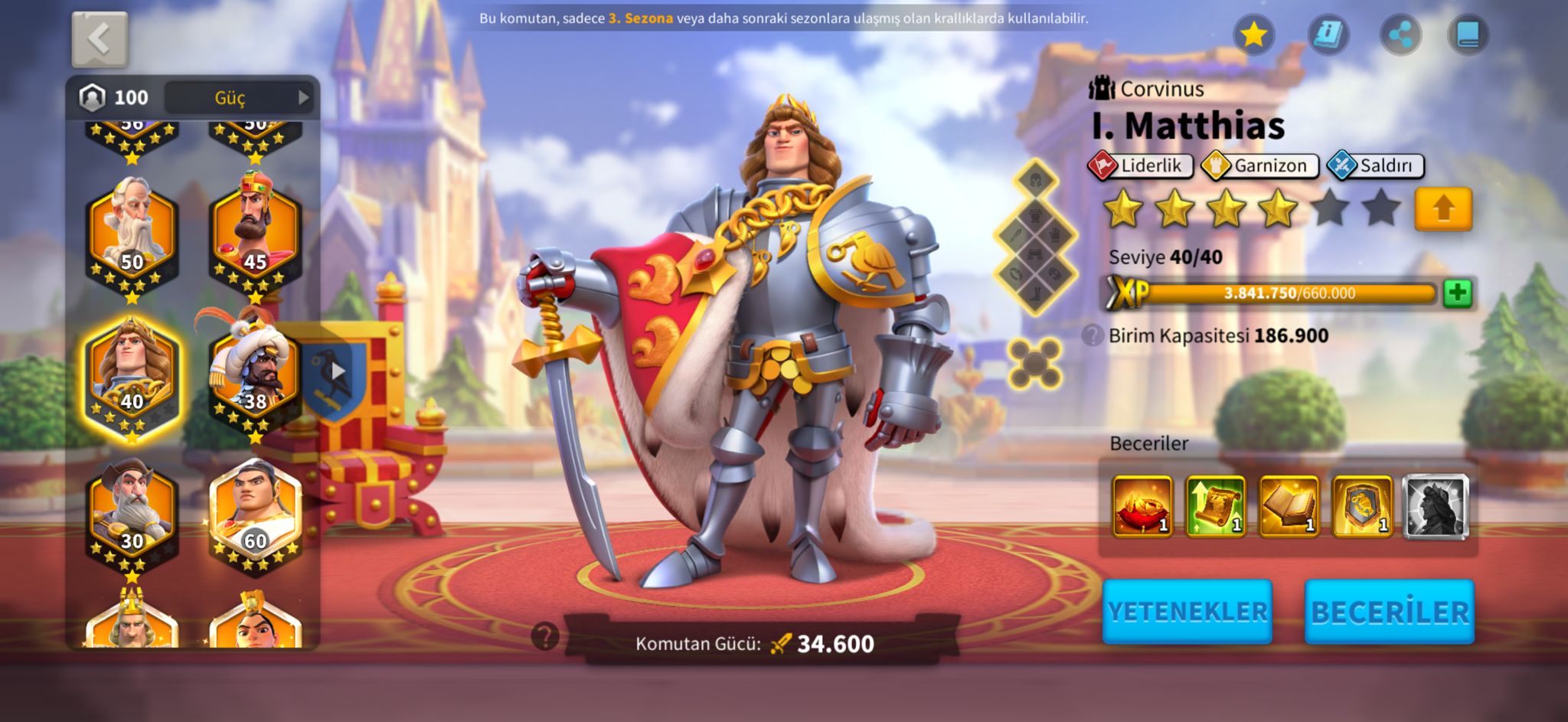The height and width of the screenshot is (722, 1568).
Task: Open the BECERİLER skills screen
Action: tap(1390, 612)
